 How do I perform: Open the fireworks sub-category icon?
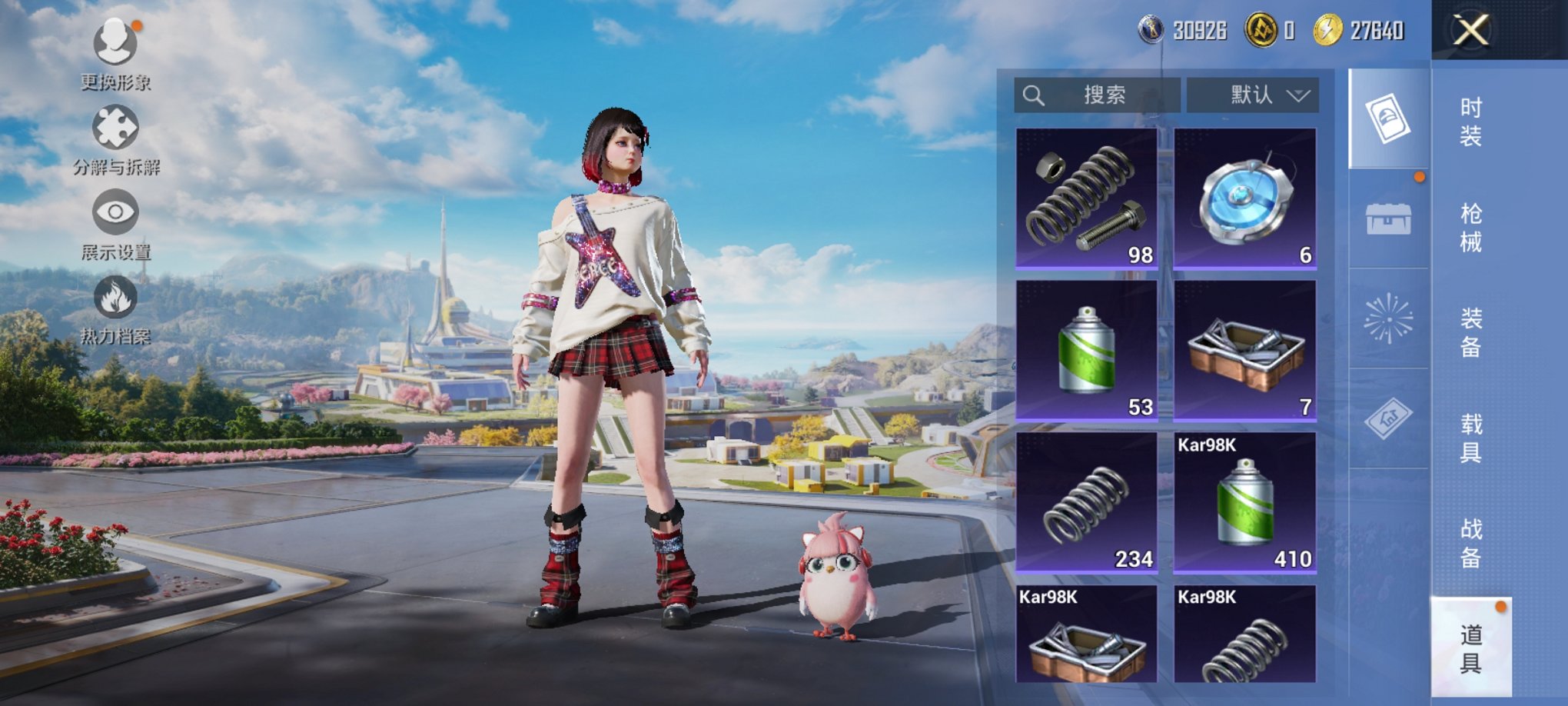[1388, 318]
